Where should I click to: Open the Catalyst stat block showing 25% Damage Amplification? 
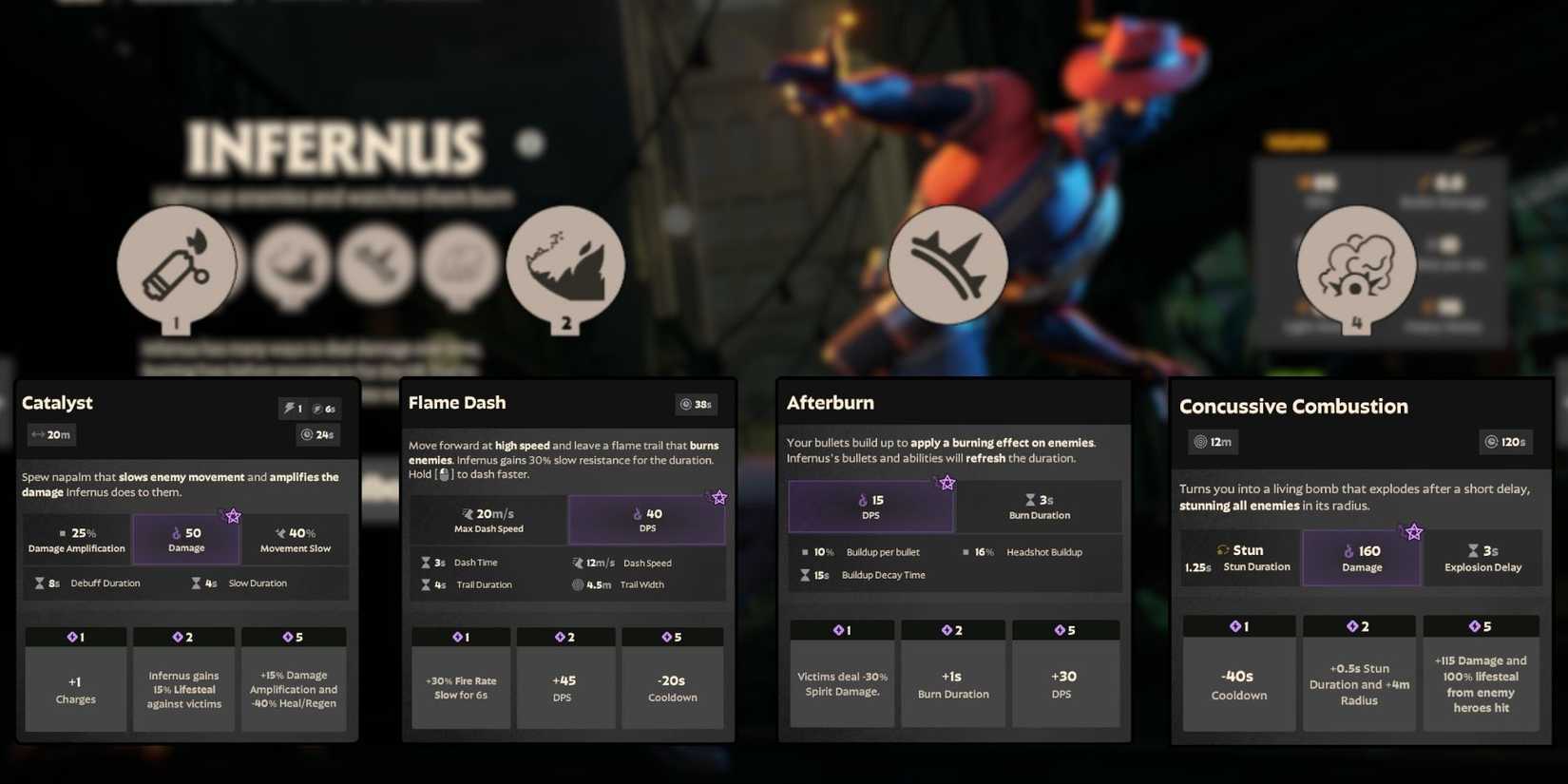(76, 539)
